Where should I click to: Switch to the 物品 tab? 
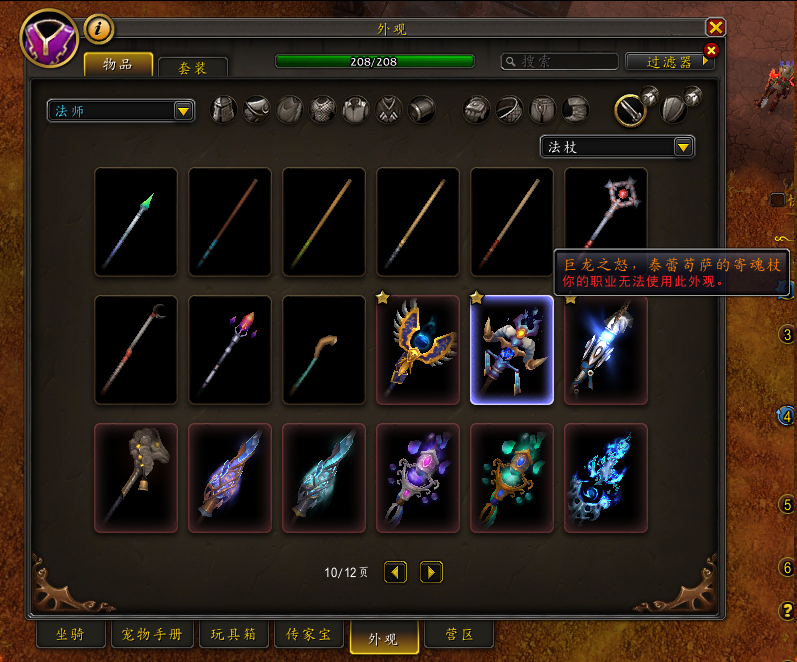point(118,65)
